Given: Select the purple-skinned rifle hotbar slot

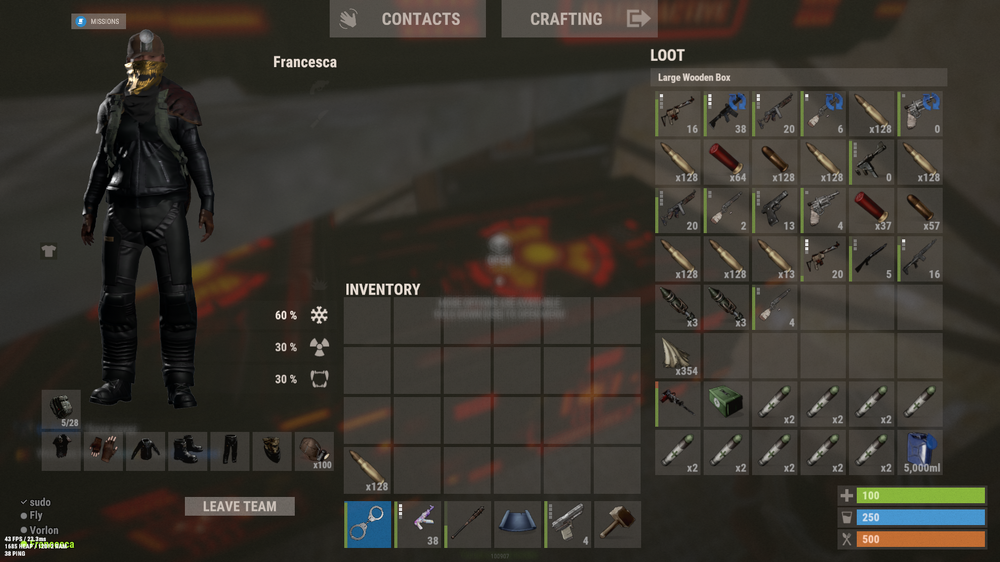Looking at the screenshot, I should [418, 525].
